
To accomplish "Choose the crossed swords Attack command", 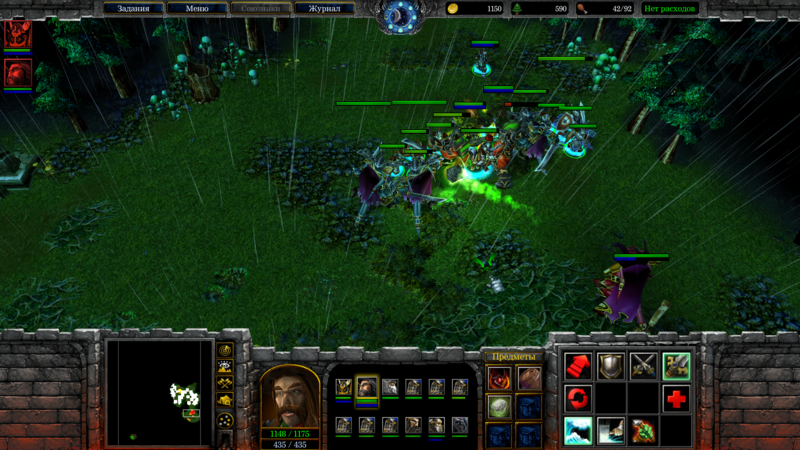I will tap(643, 366).
